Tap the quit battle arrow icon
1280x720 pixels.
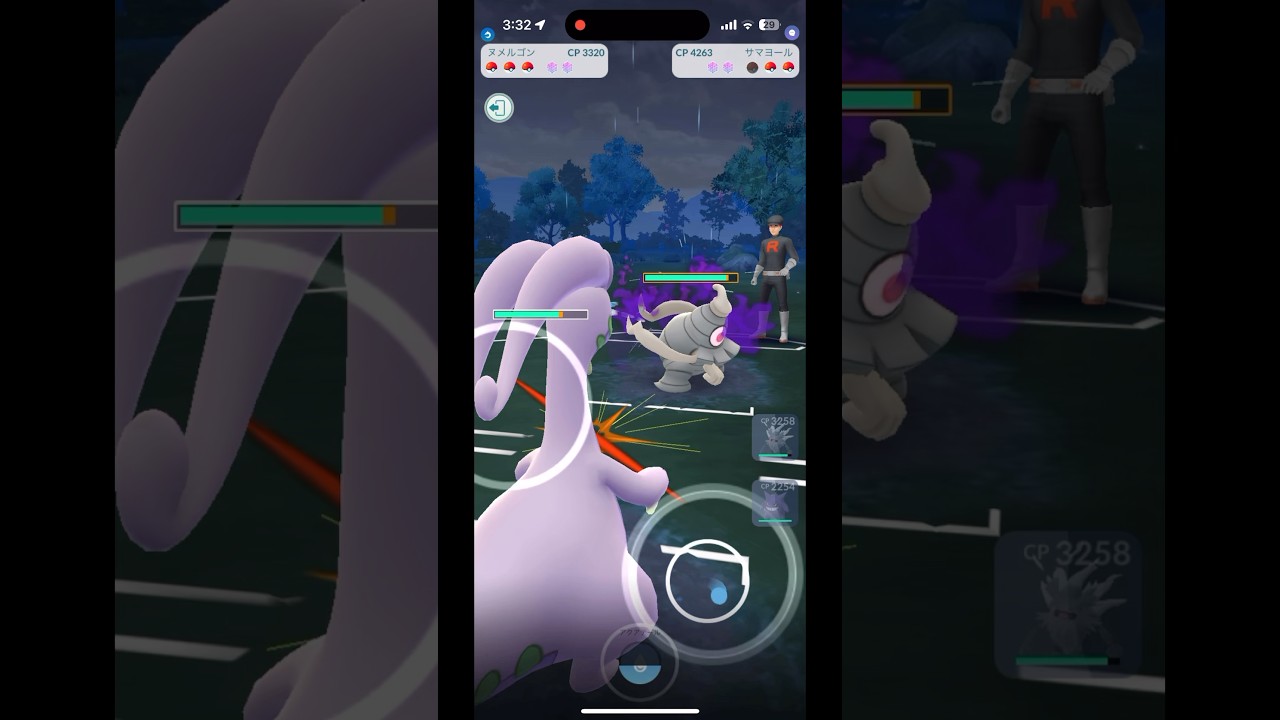(498, 107)
